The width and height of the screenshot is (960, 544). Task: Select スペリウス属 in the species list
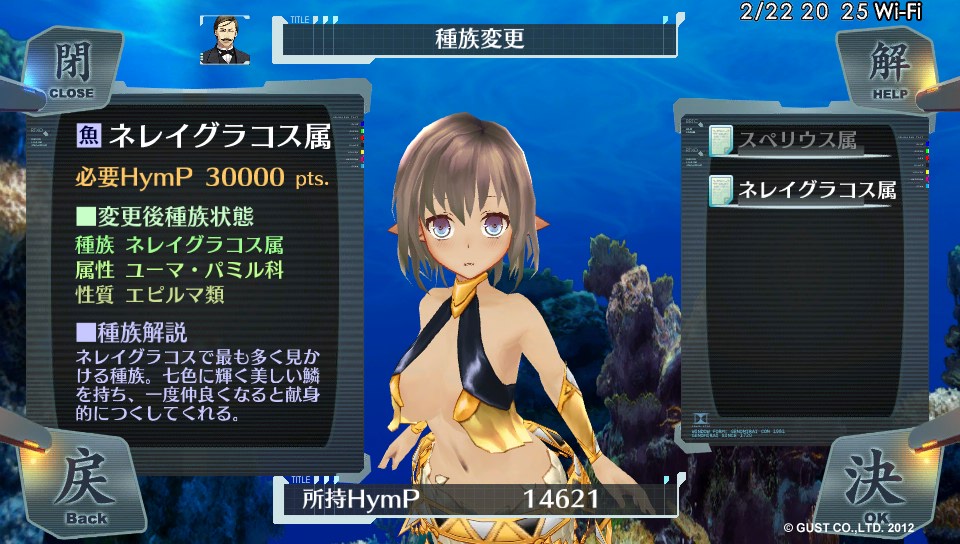coord(797,141)
